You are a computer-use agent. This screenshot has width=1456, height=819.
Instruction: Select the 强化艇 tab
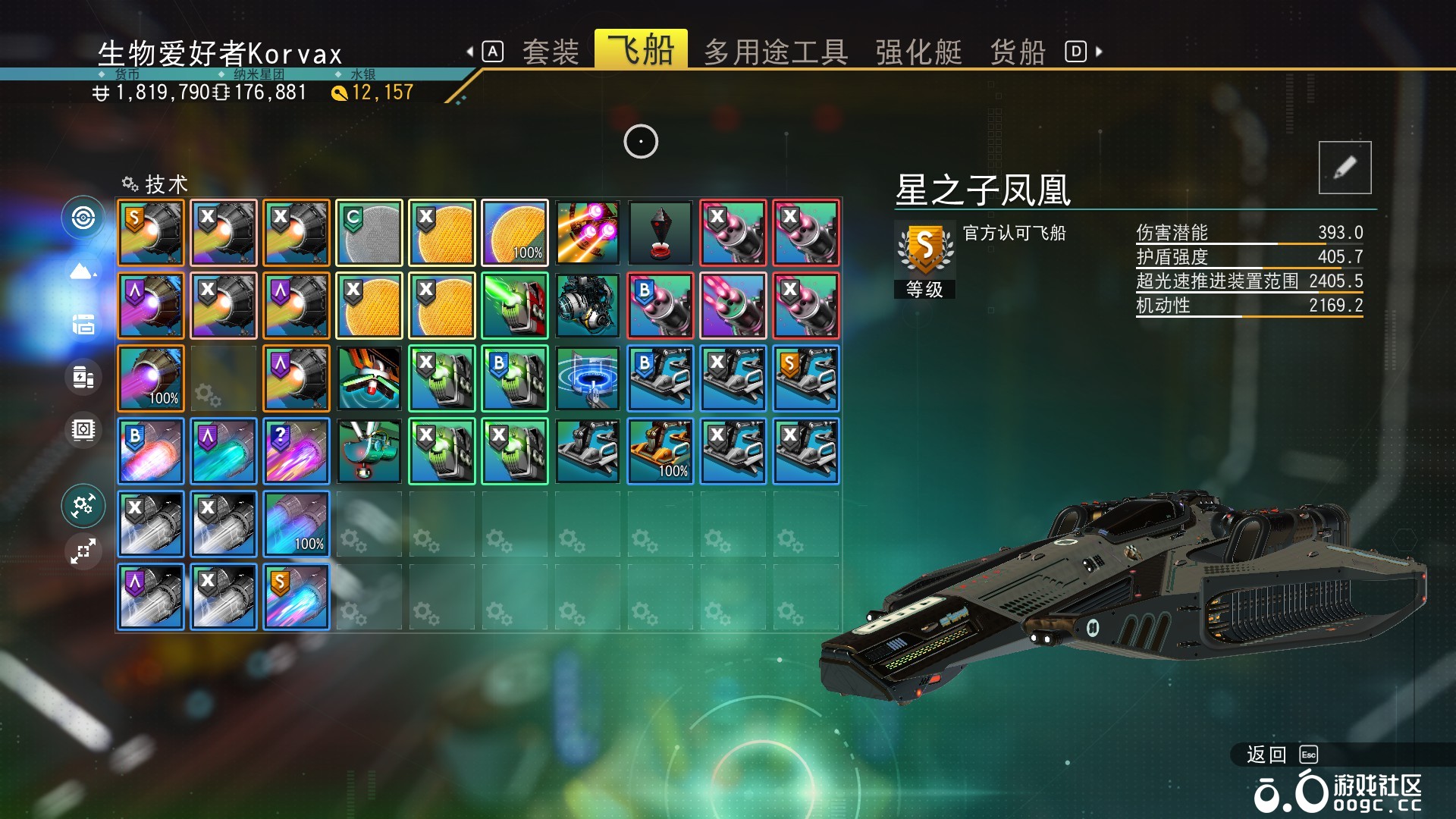(918, 52)
